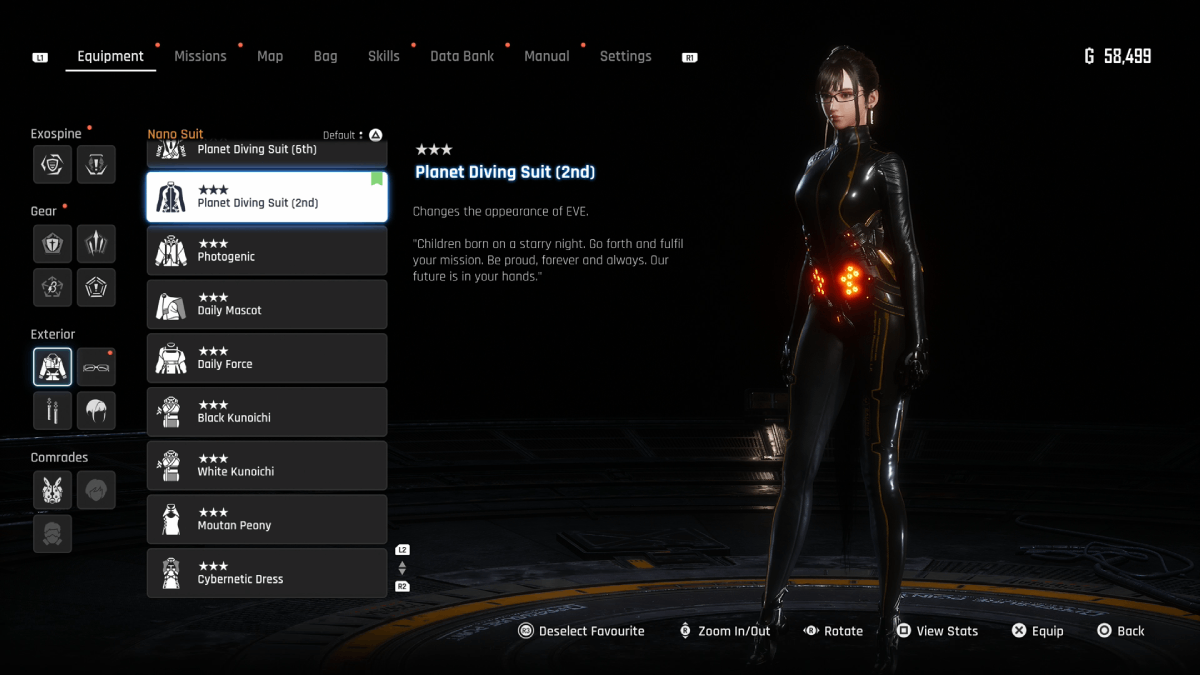Select the Equipment tab
The width and height of the screenshot is (1200, 675).
[x=110, y=57]
